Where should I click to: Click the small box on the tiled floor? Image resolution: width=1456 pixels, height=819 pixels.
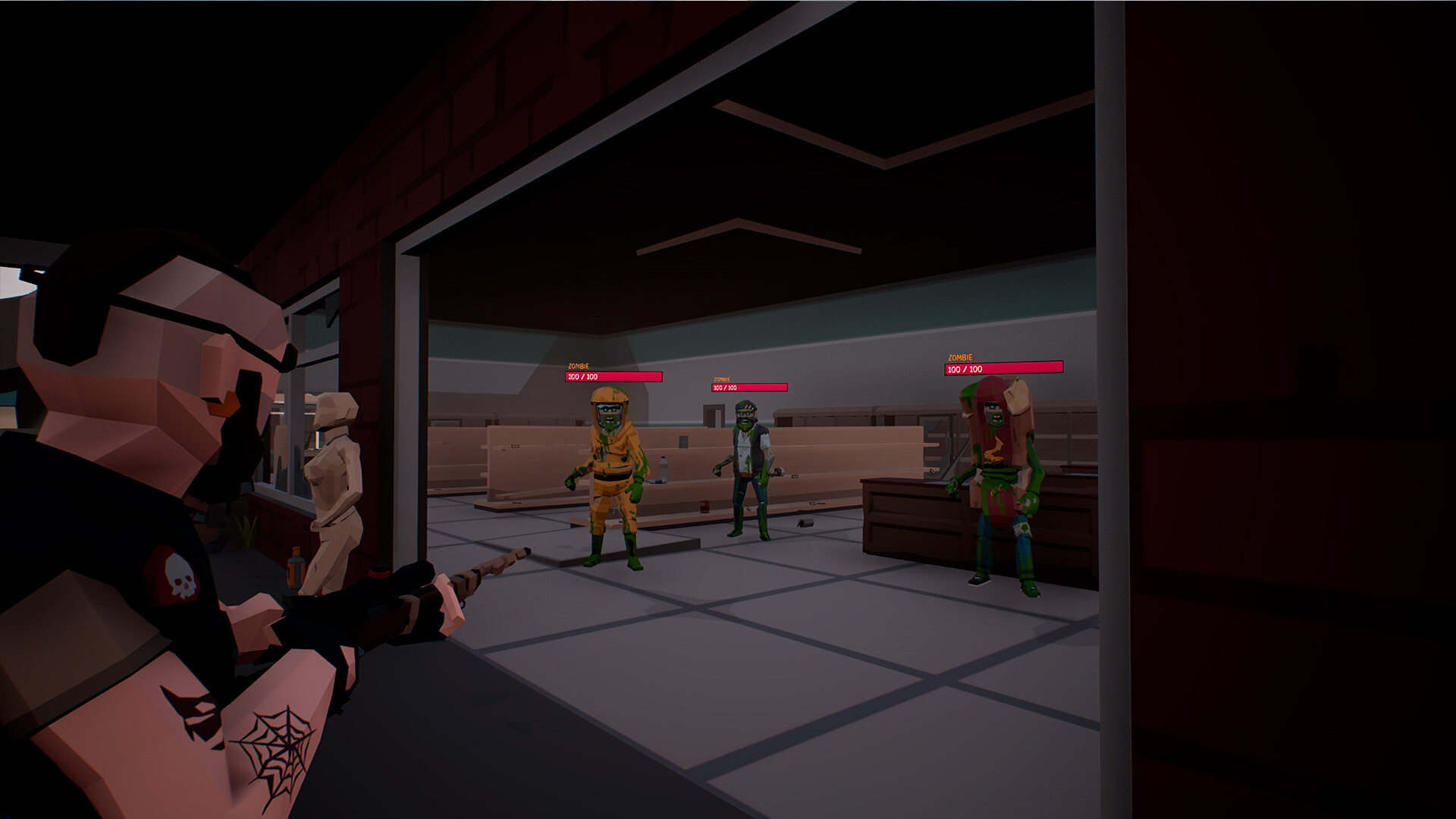(805, 523)
